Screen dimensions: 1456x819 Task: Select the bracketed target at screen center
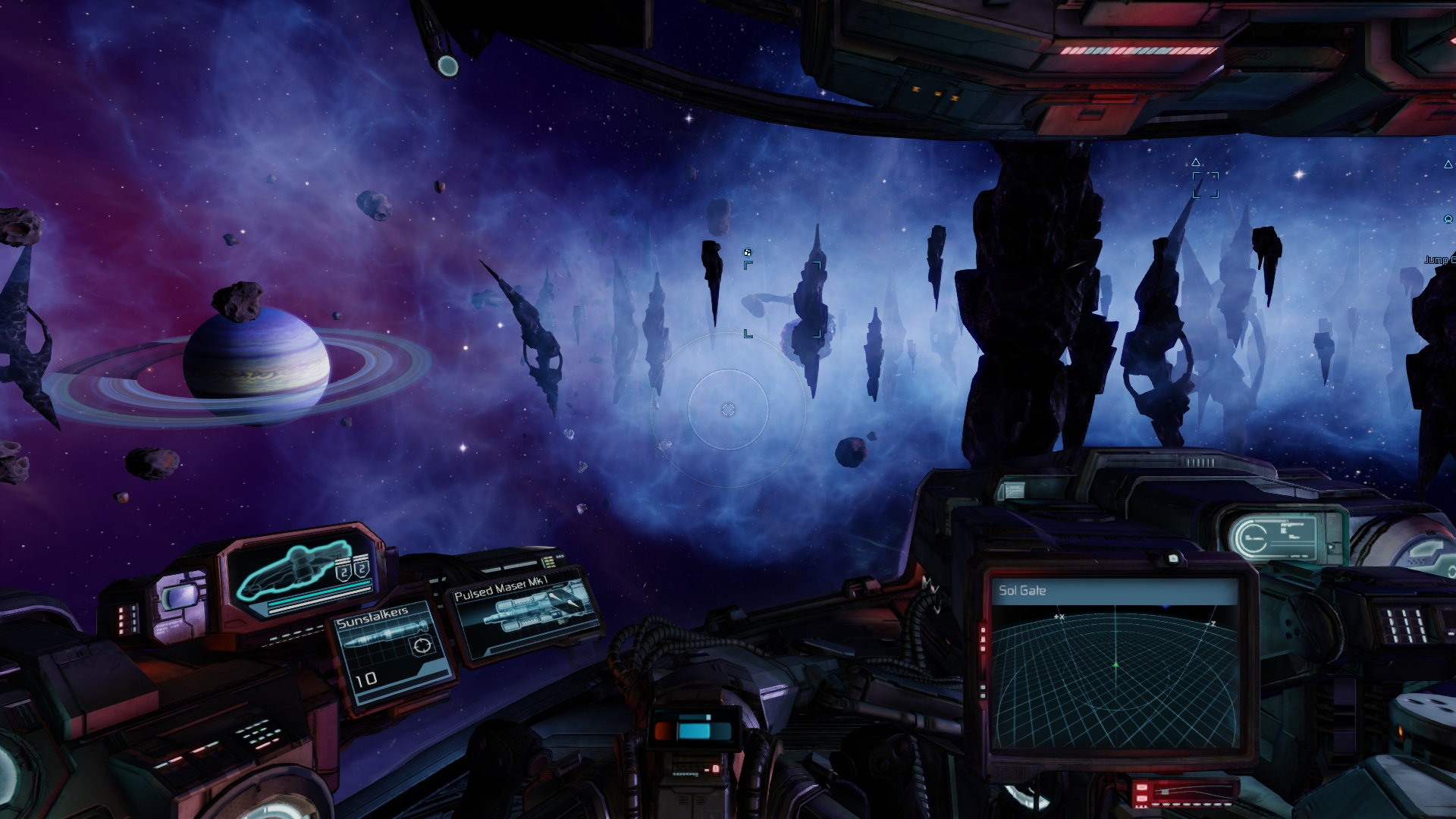[783, 299]
